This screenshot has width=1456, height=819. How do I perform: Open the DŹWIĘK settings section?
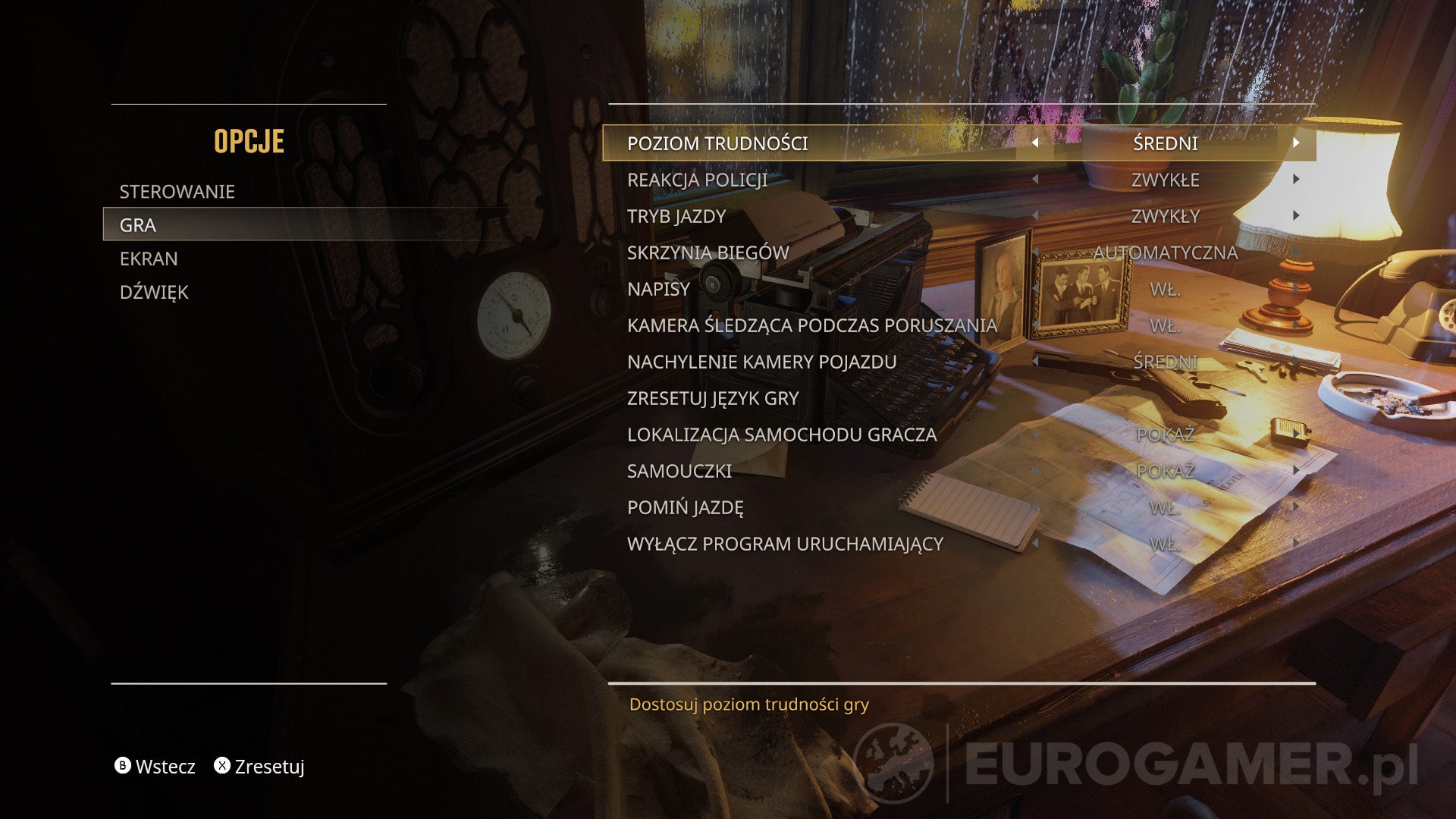(x=154, y=292)
